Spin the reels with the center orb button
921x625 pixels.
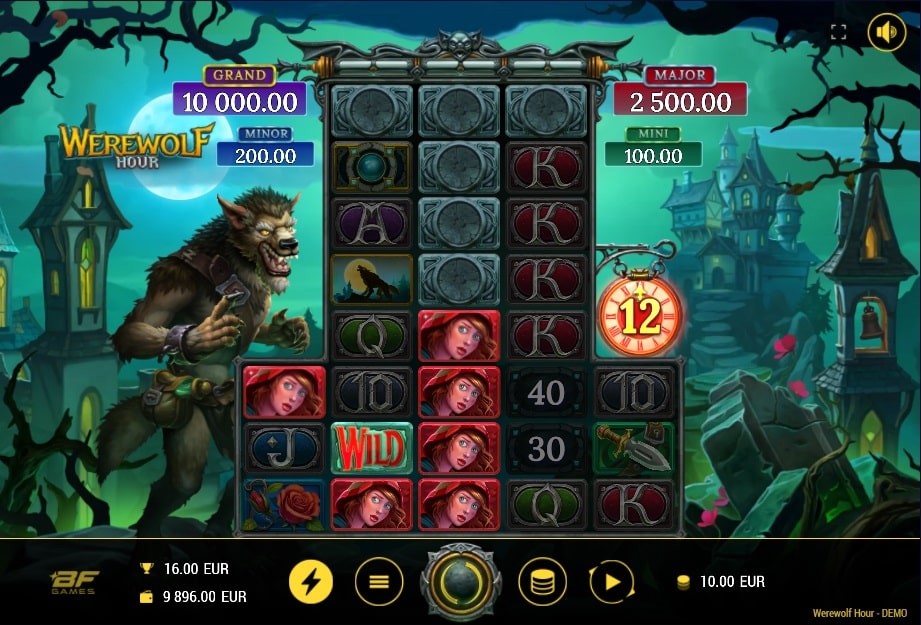[x=461, y=581]
